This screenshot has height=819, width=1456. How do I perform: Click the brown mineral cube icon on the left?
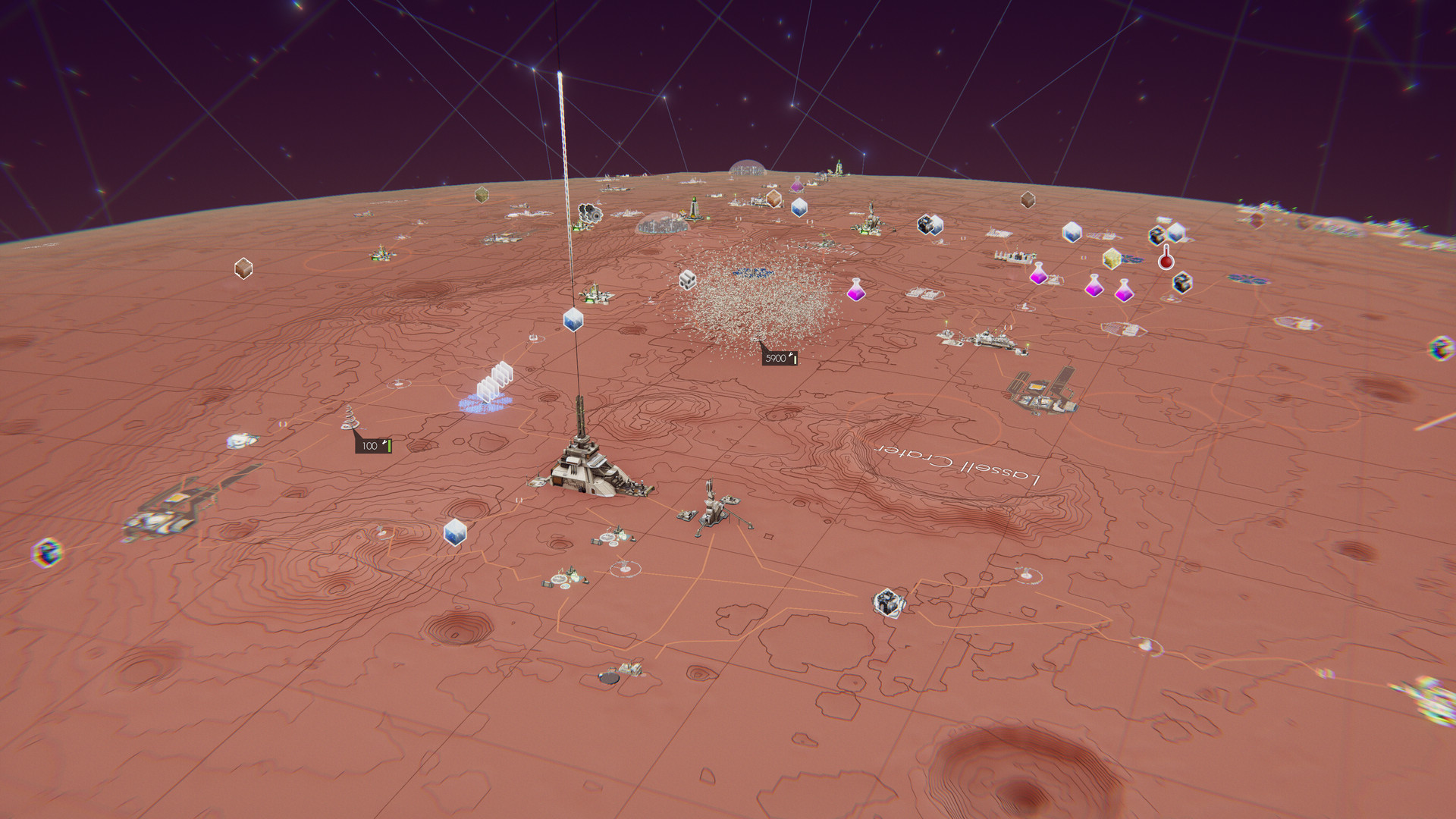tap(243, 270)
